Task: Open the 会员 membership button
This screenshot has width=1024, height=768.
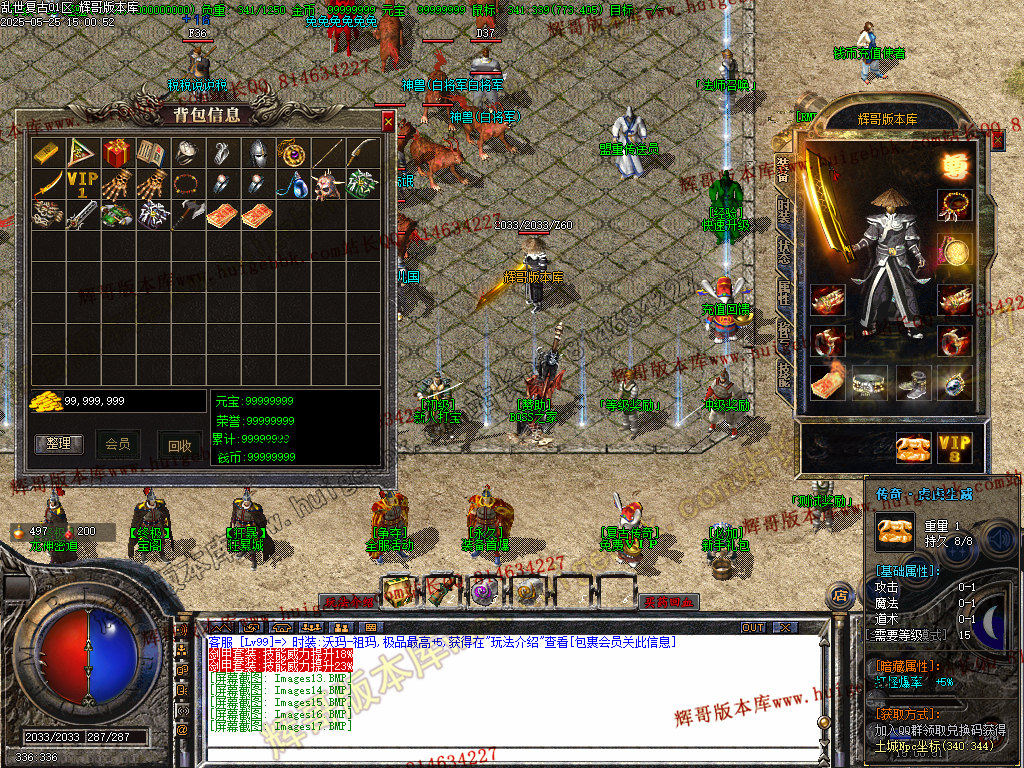Action: [x=118, y=444]
